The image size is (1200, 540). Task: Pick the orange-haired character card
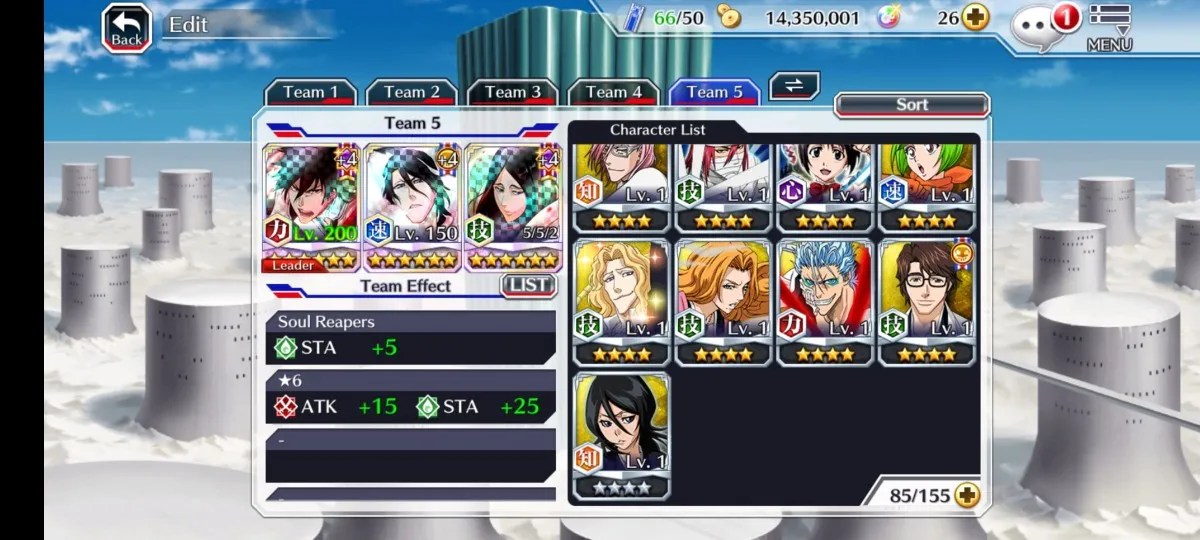click(723, 302)
